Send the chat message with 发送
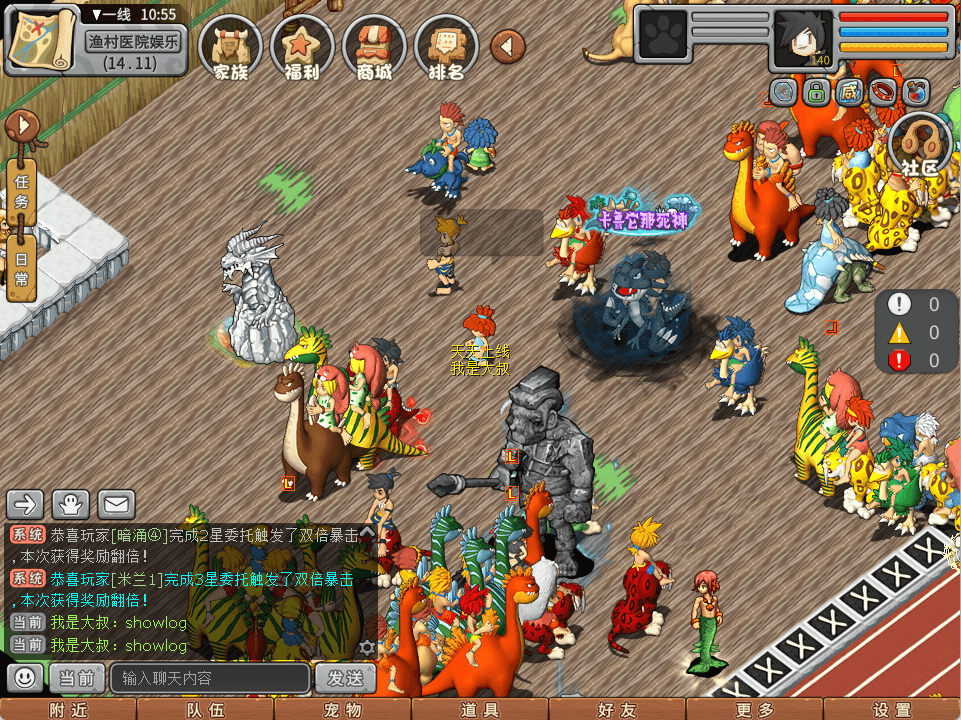This screenshot has height=720, width=961. 345,678
